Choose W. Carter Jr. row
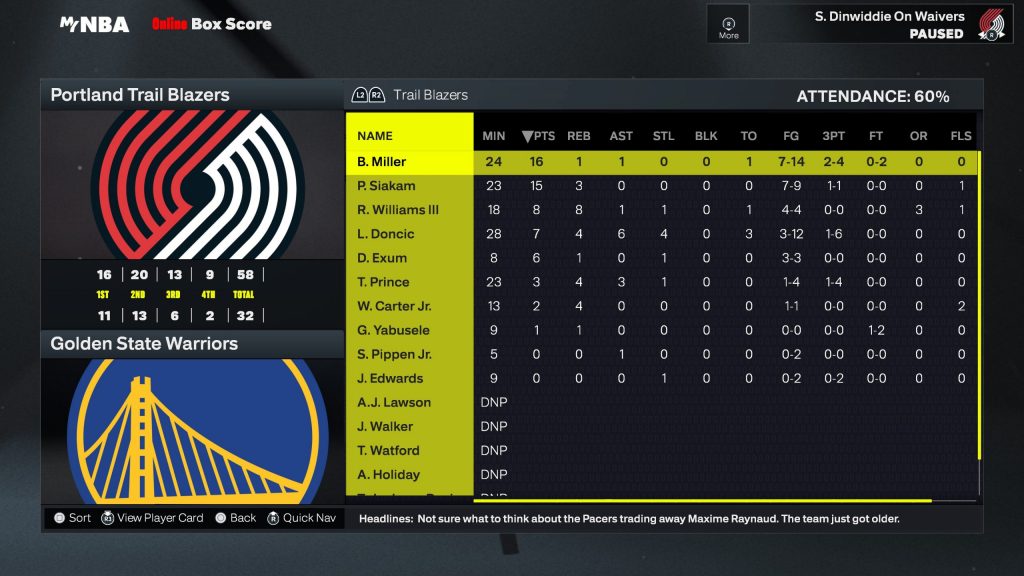The width and height of the screenshot is (1024, 576). 393,306
